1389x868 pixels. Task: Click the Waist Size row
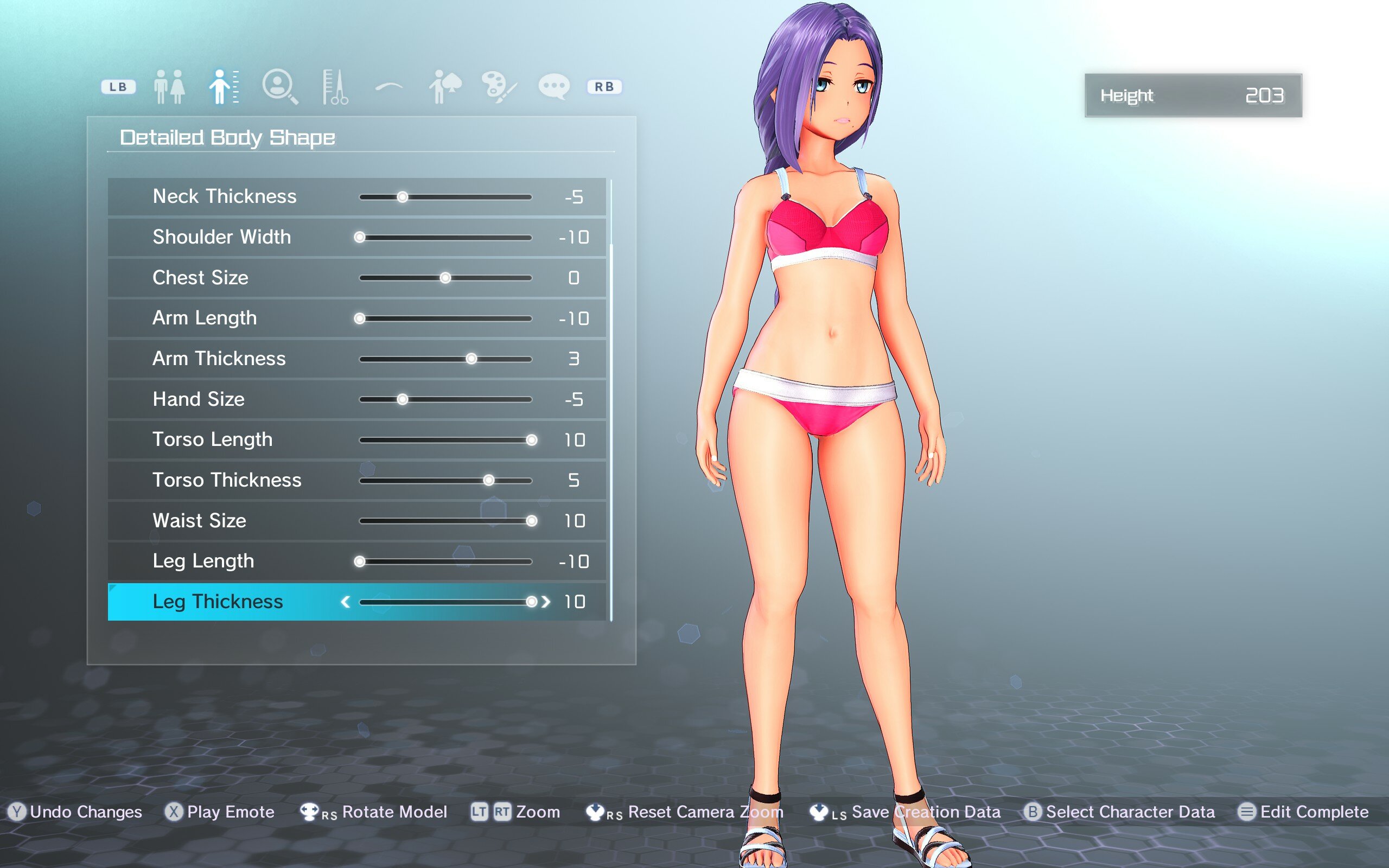(356, 521)
